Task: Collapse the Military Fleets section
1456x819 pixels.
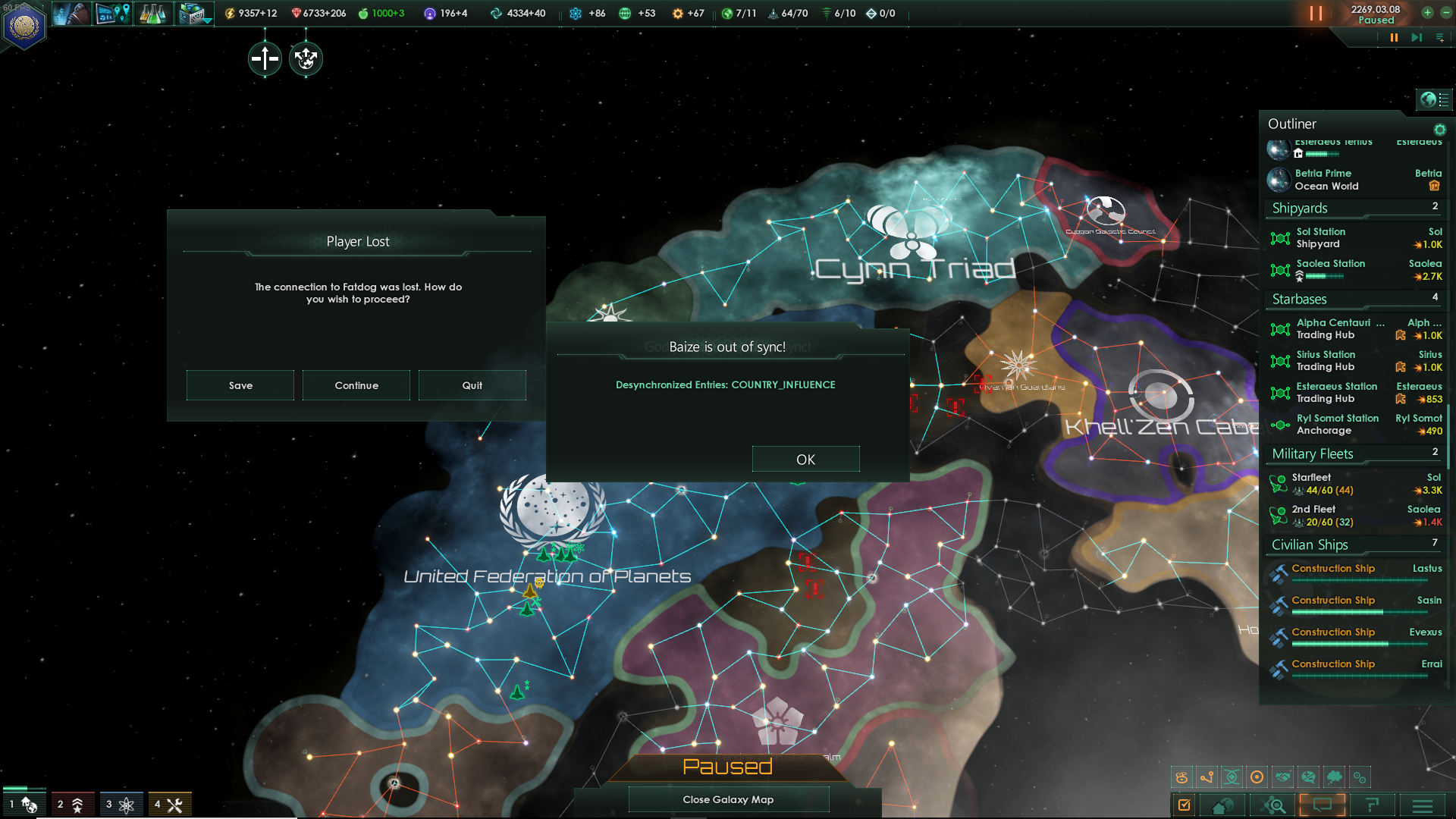Action: 1310,453
